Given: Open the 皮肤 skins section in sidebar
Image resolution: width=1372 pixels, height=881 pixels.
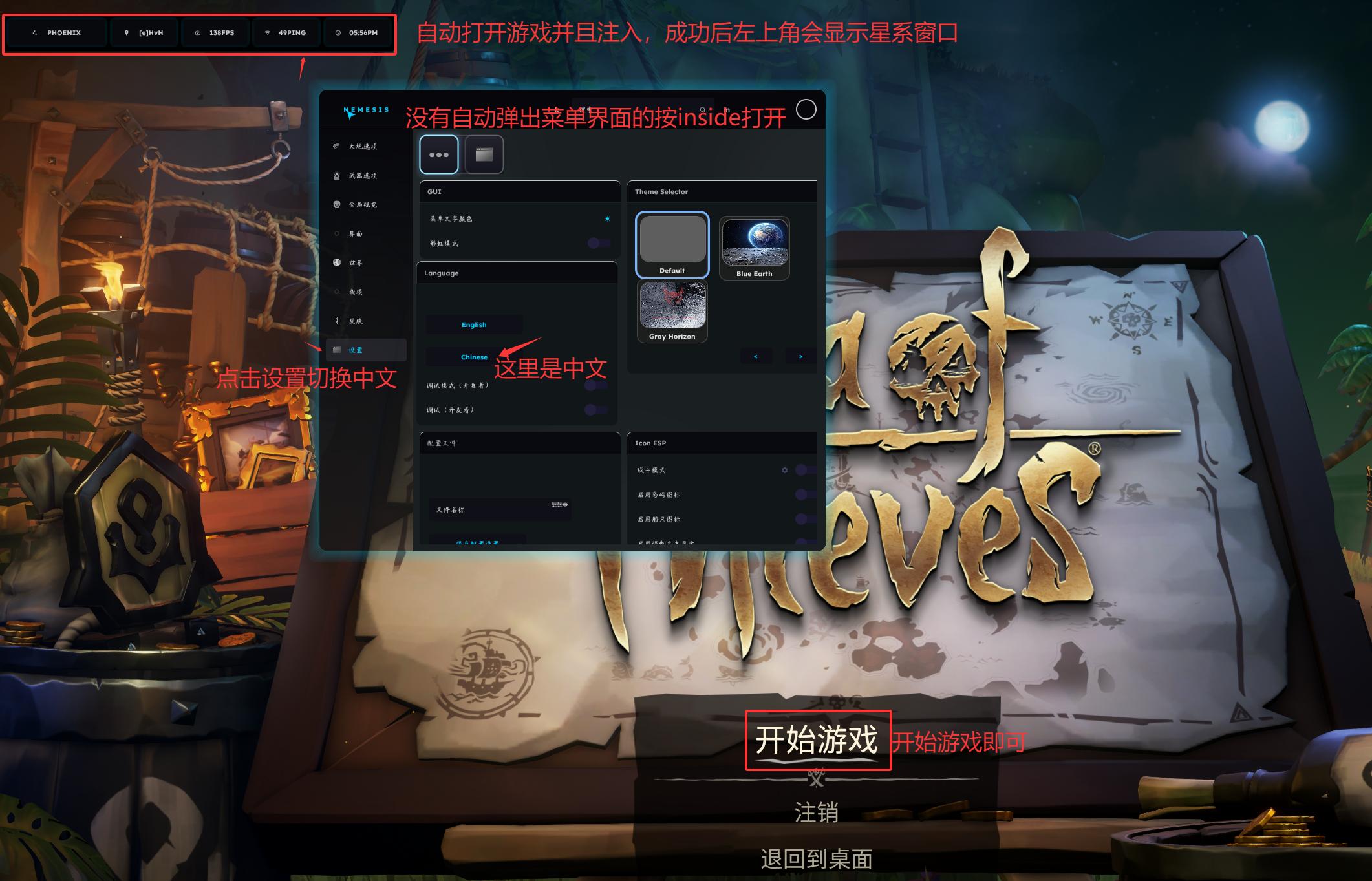Looking at the screenshot, I should [x=356, y=321].
